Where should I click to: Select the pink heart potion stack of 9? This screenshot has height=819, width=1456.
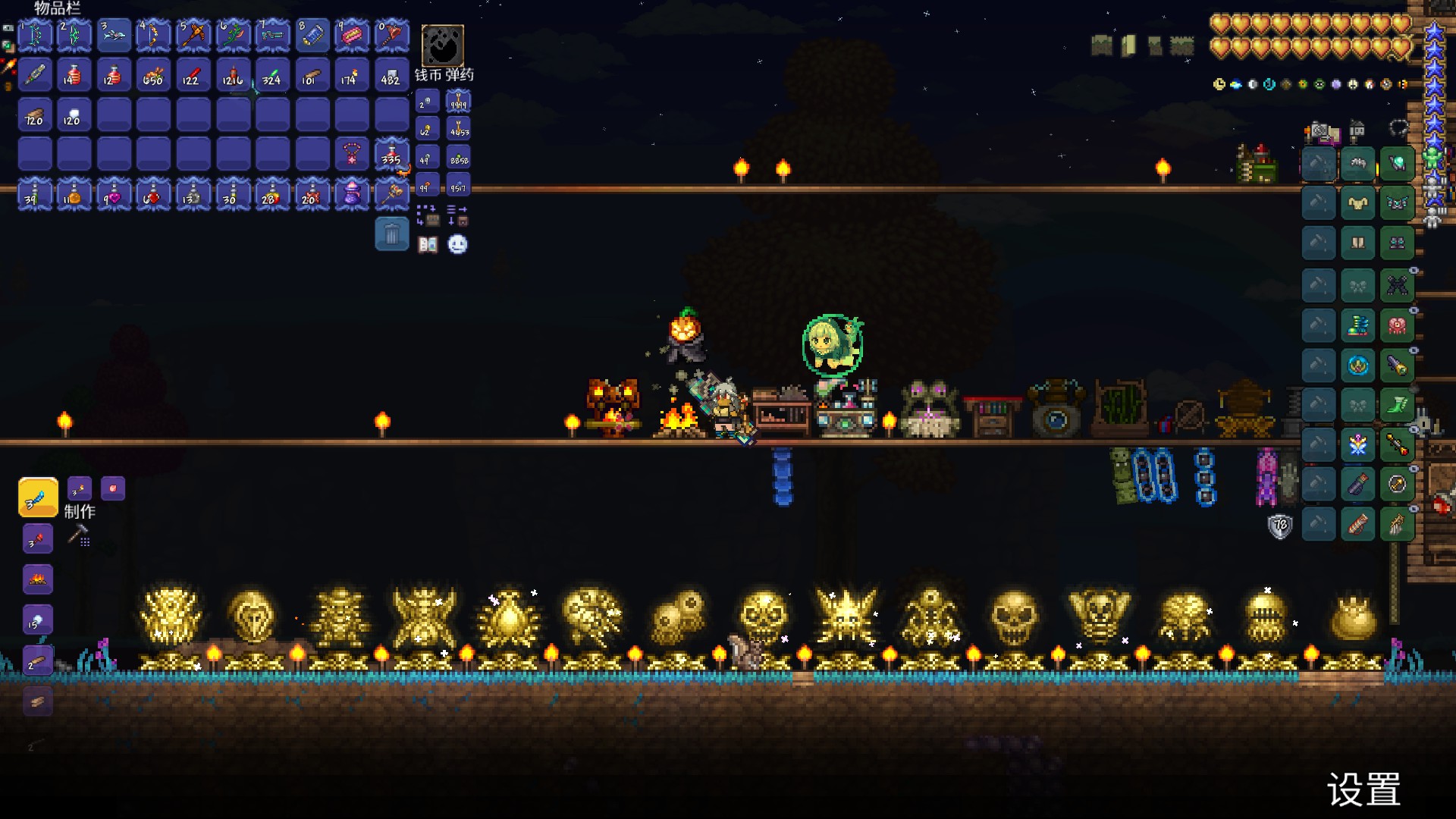[x=114, y=194]
